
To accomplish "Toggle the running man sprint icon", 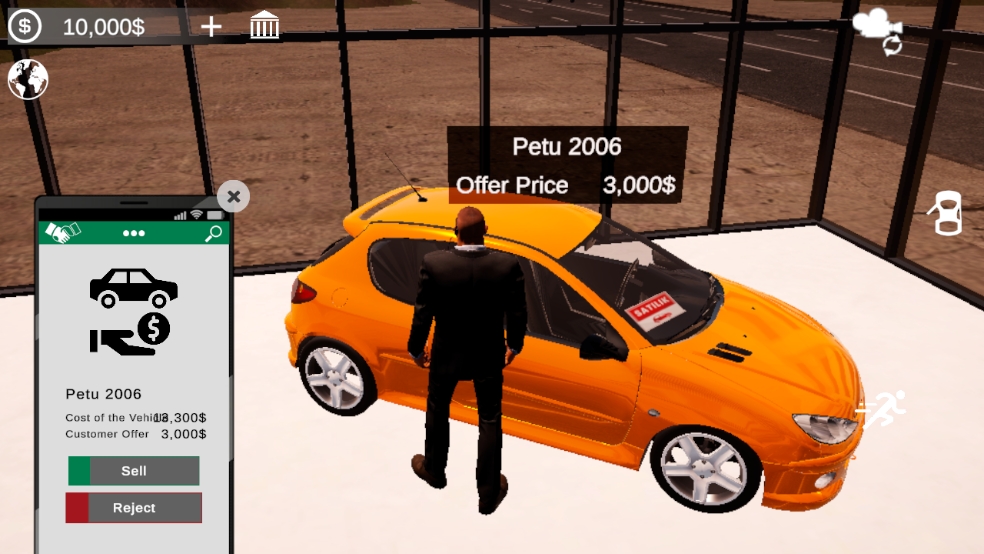I will click(882, 409).
